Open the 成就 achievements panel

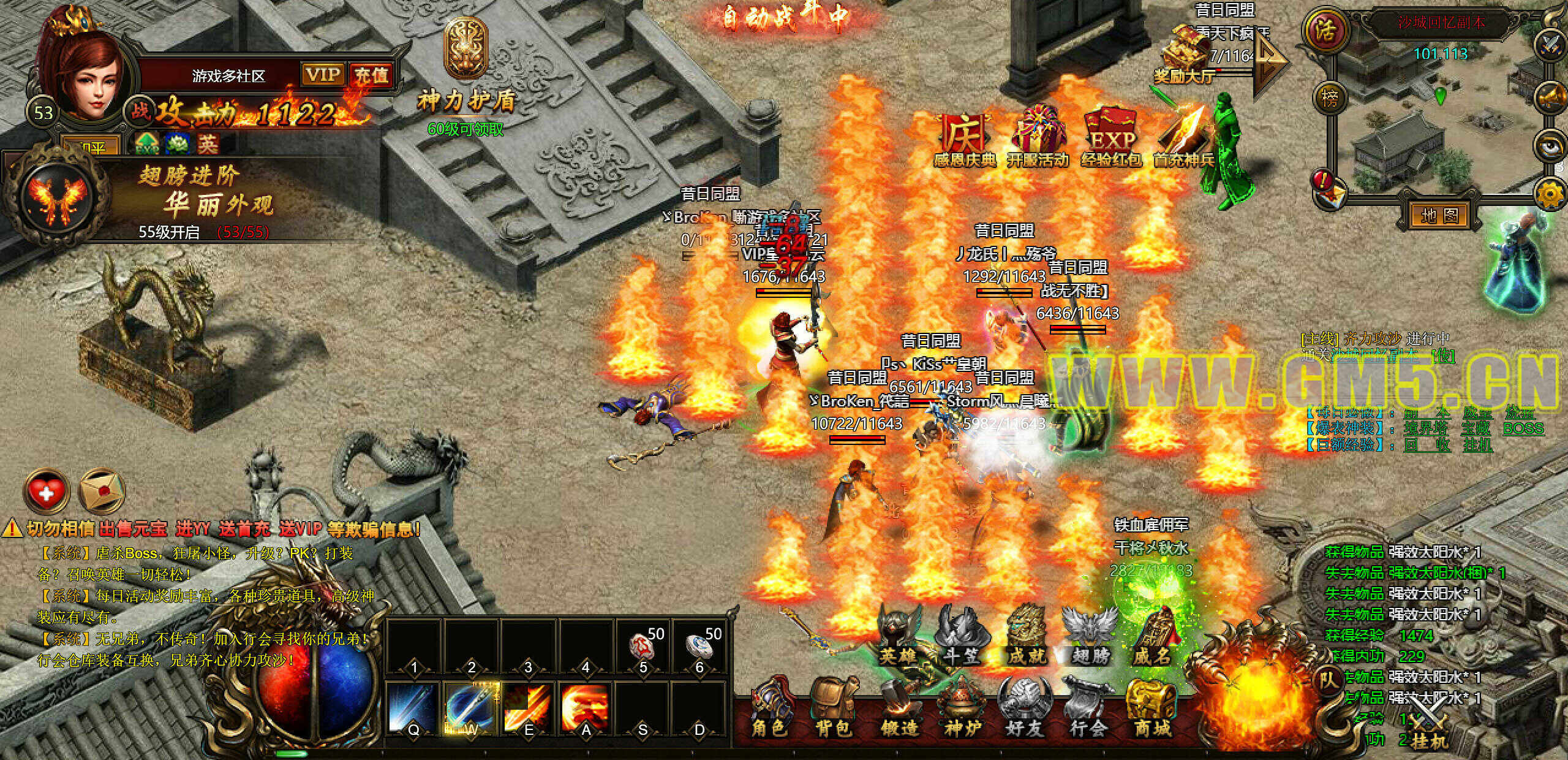[1027, 637]
